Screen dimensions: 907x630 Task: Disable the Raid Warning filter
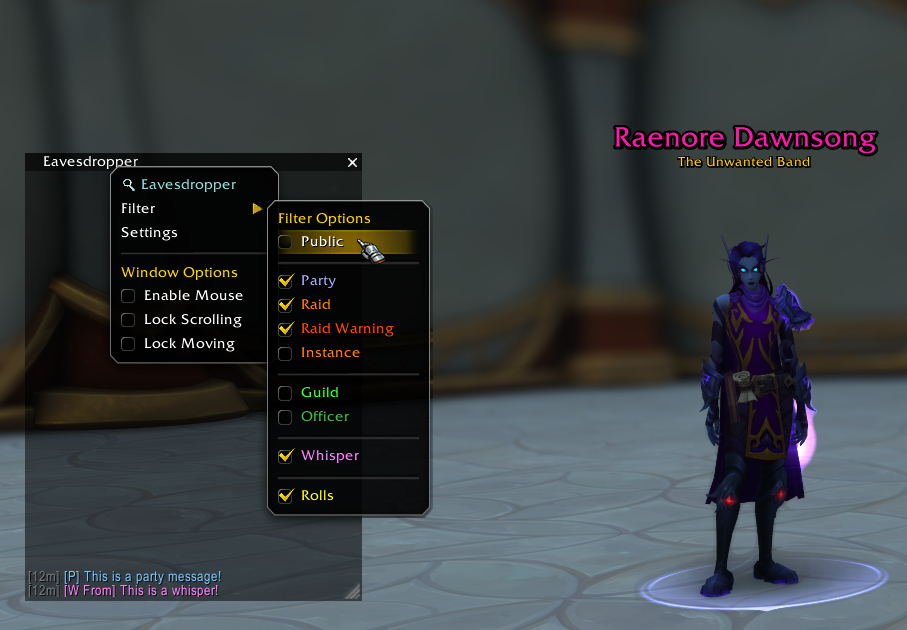tap(286, 329)
